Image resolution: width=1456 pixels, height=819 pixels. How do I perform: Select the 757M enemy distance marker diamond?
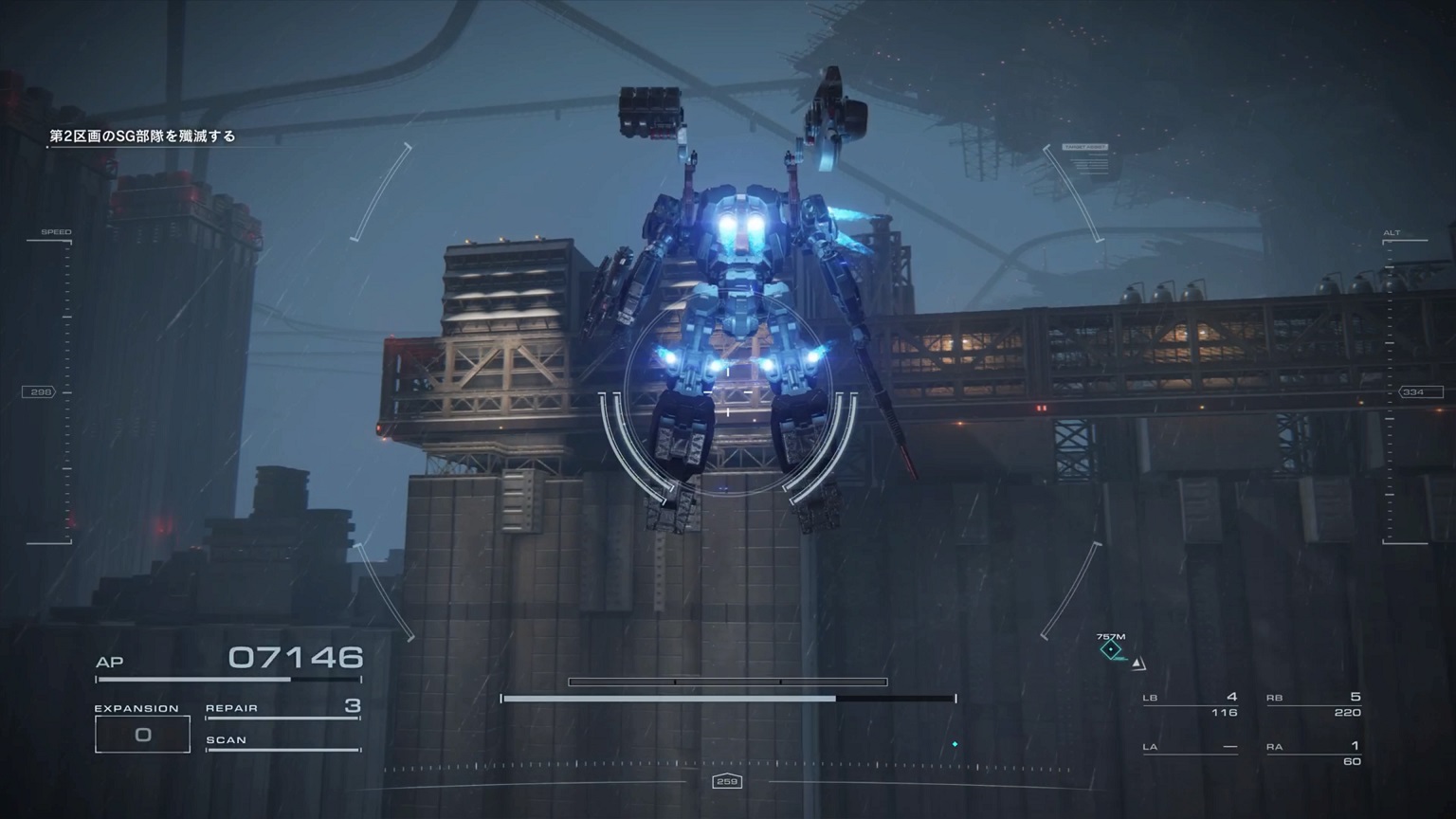coord(1109,648)
